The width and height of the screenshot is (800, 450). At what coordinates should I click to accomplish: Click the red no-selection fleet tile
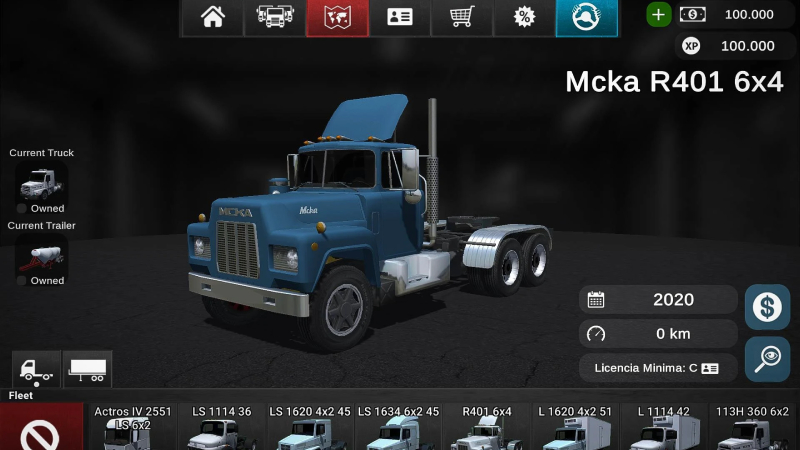pos(41,430)
